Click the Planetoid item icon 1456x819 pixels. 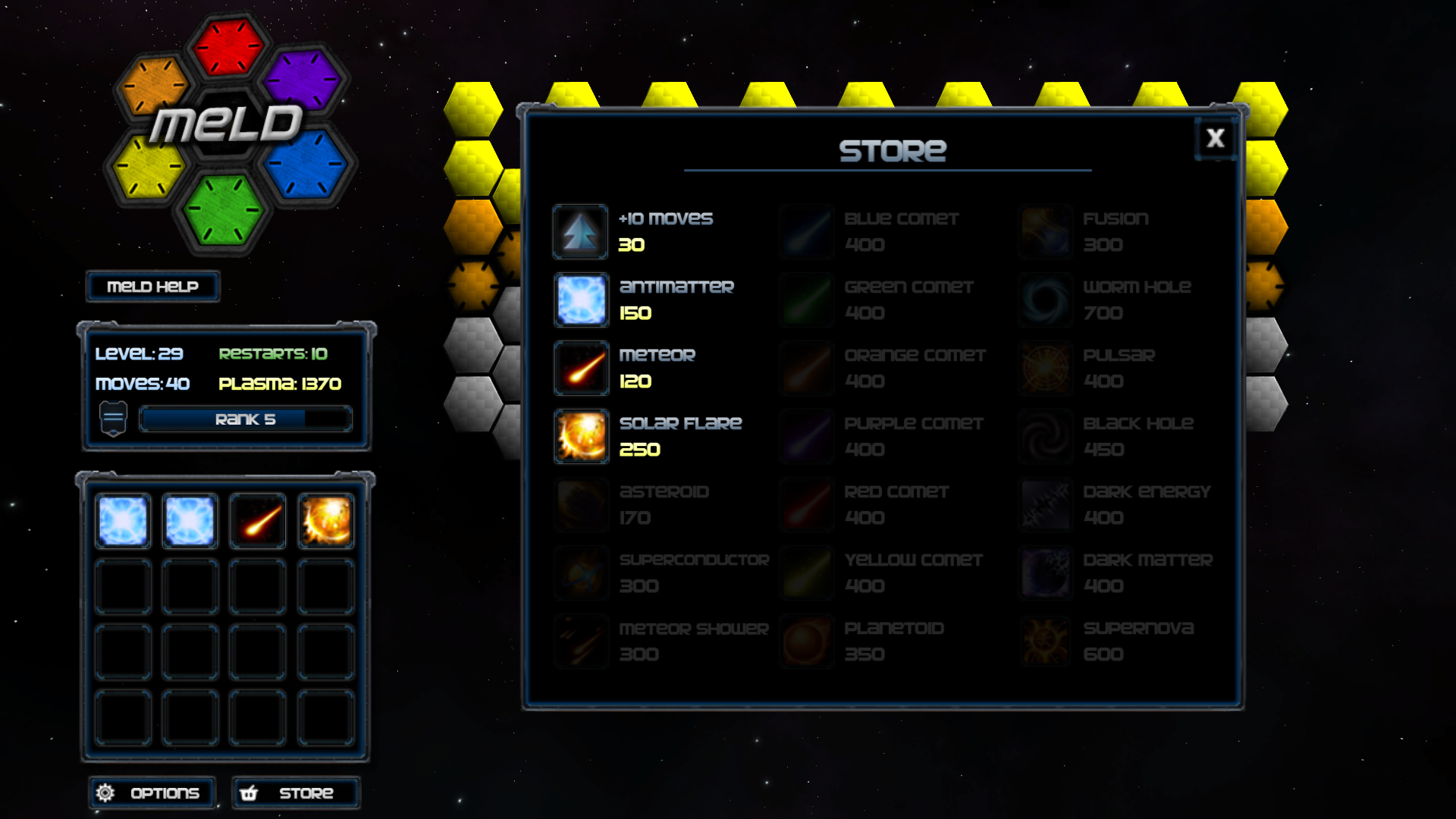pyautogui.click(x=807, y=641)
